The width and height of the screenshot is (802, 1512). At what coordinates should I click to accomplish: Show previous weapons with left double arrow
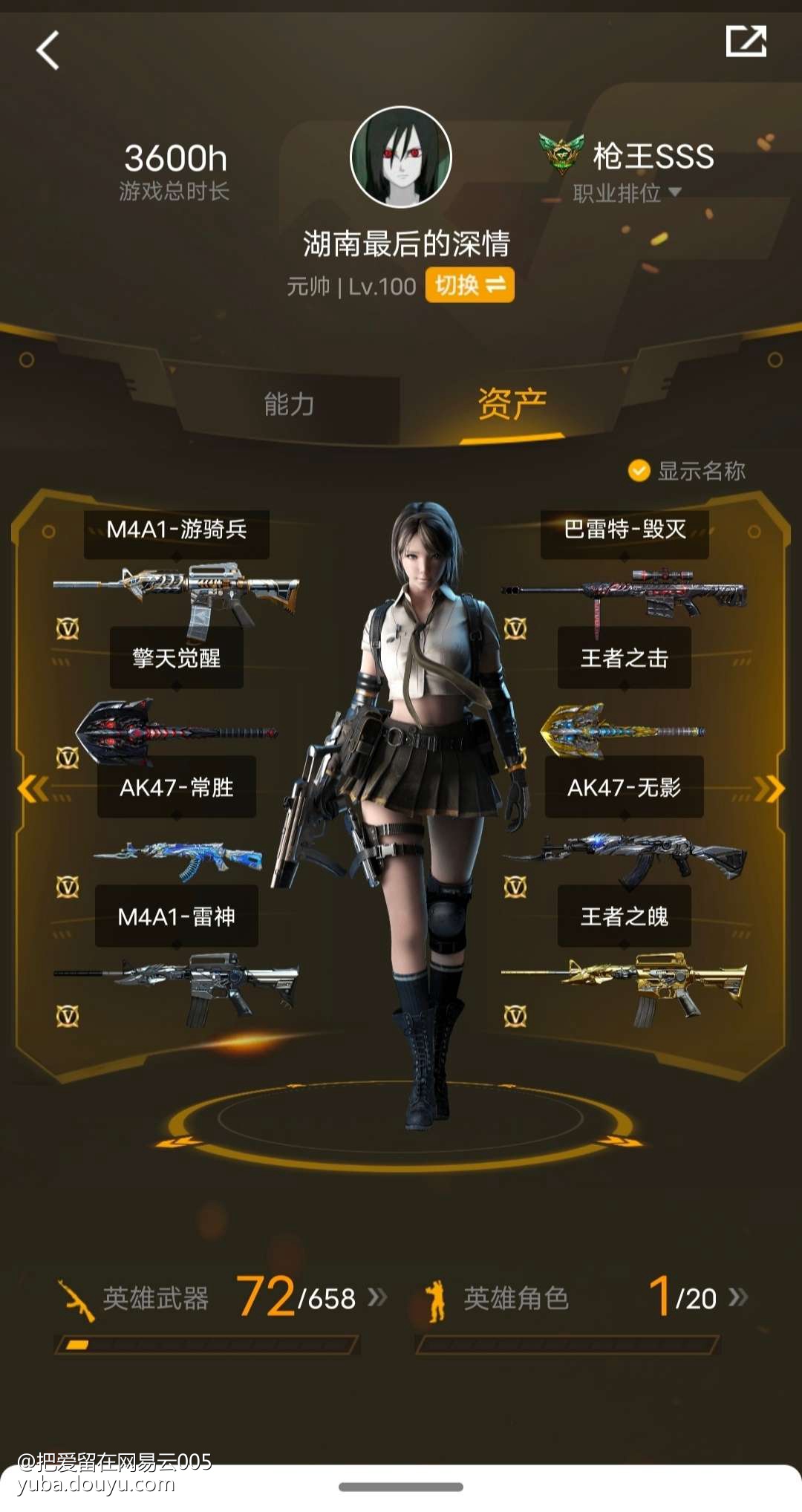[33, 789]
